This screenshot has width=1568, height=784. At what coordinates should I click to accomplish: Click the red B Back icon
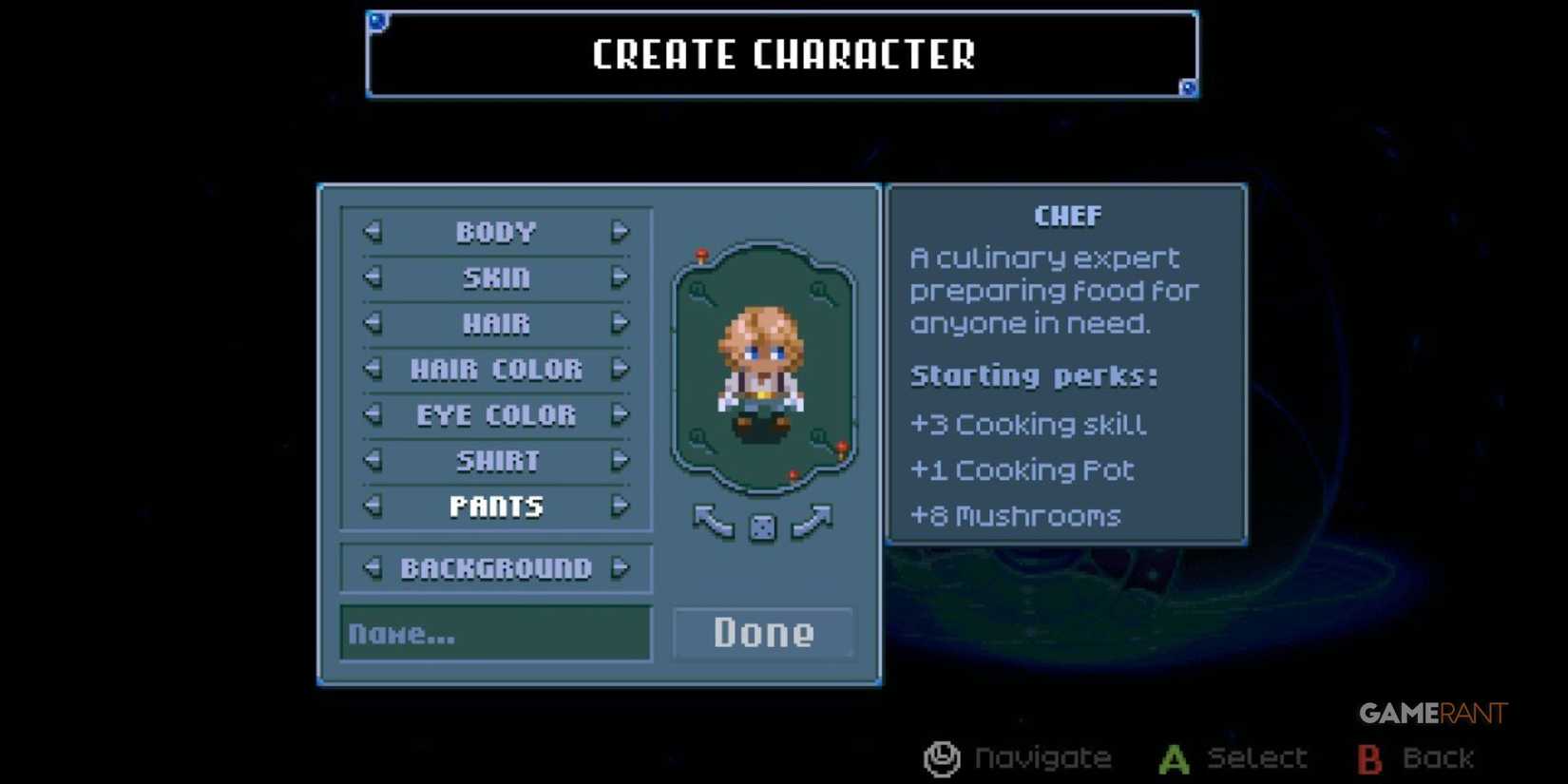click(x=1368, y=757)
